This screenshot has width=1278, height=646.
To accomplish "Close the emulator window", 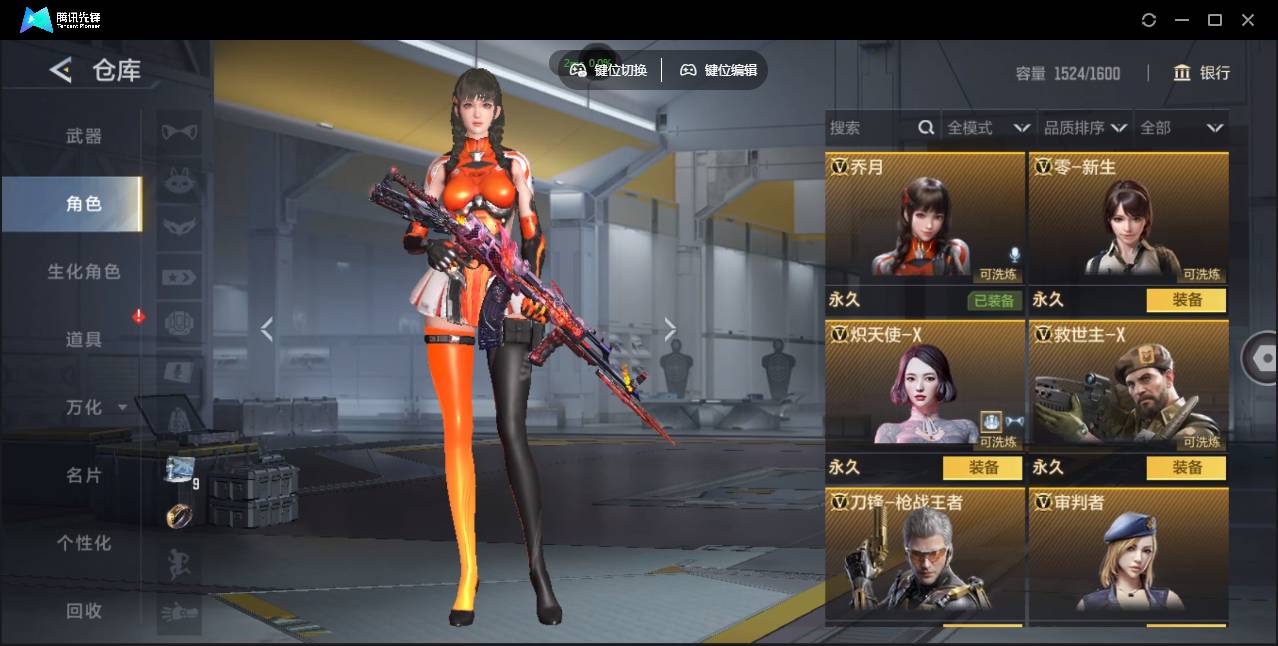I will pyautogui.click(x=1248, y=20).
